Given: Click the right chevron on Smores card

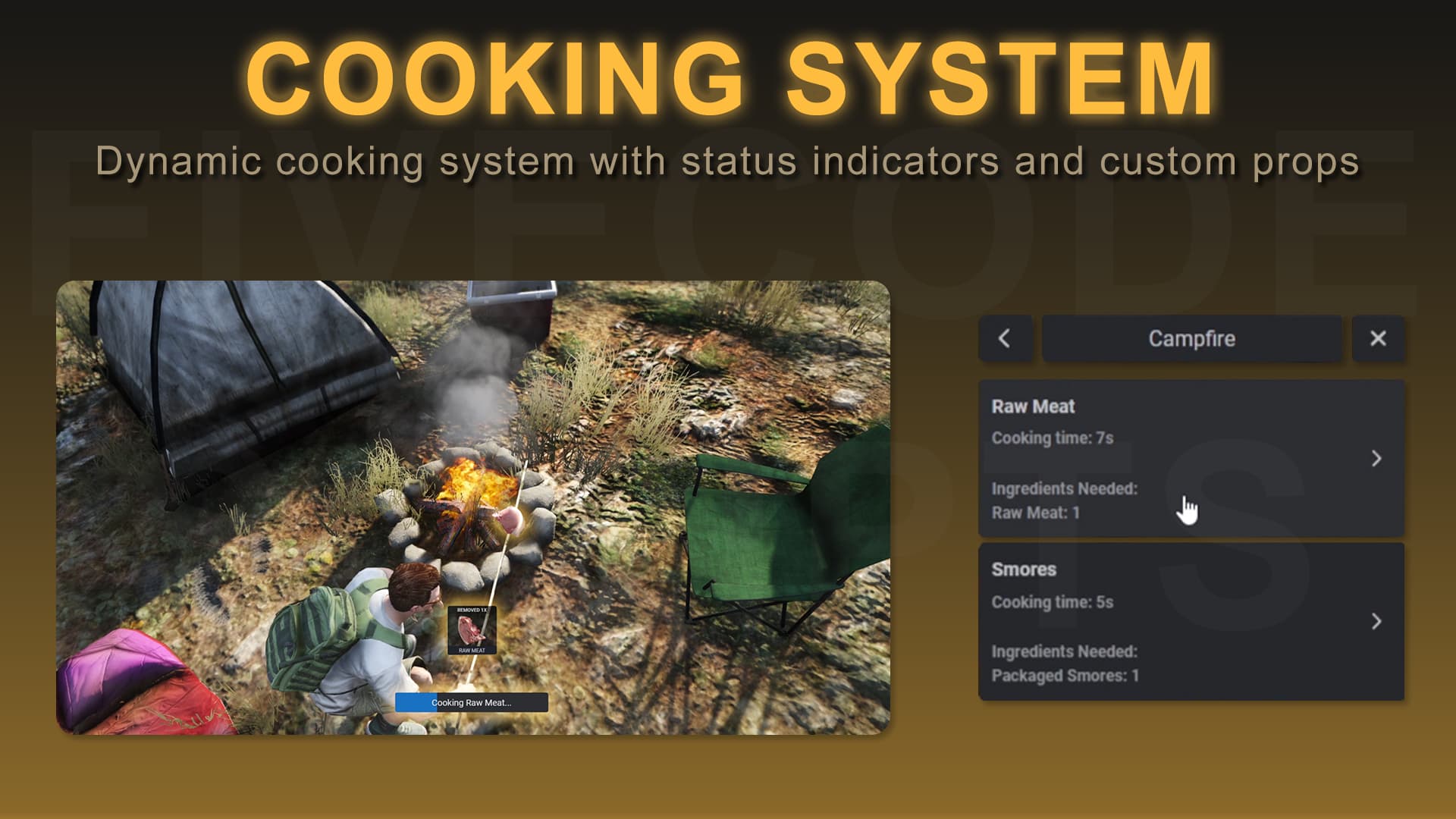Looking at the screenshot, I should click(x=1378, y=622).
